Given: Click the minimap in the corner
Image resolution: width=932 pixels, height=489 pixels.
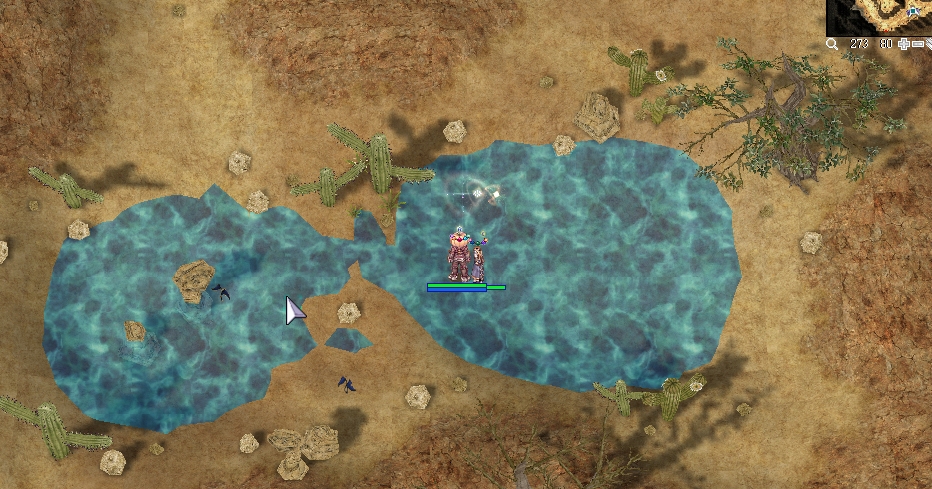Looking at the screenshot, I should (x=879, y=17).
